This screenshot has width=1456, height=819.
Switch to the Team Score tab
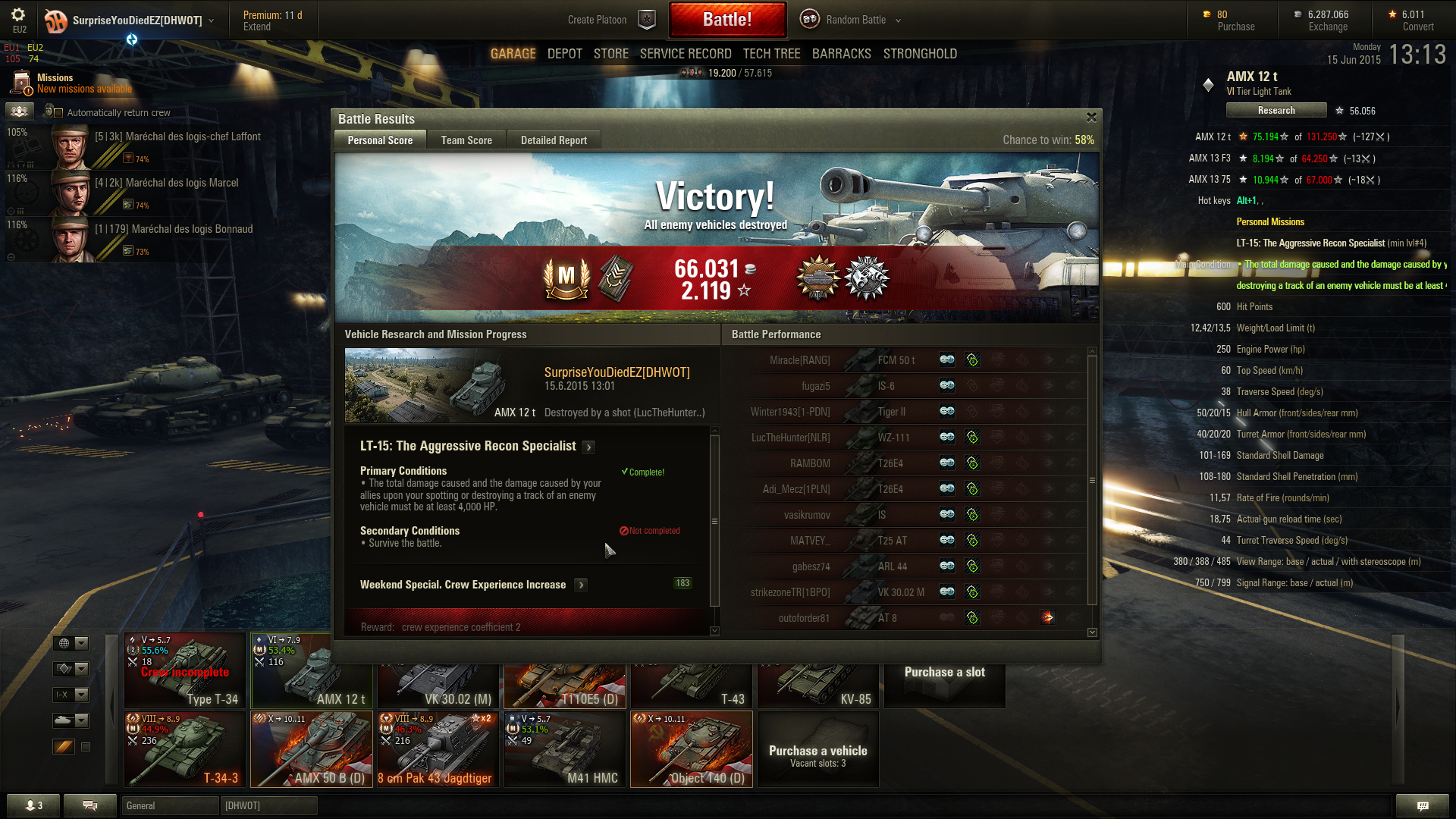[466, 140]
